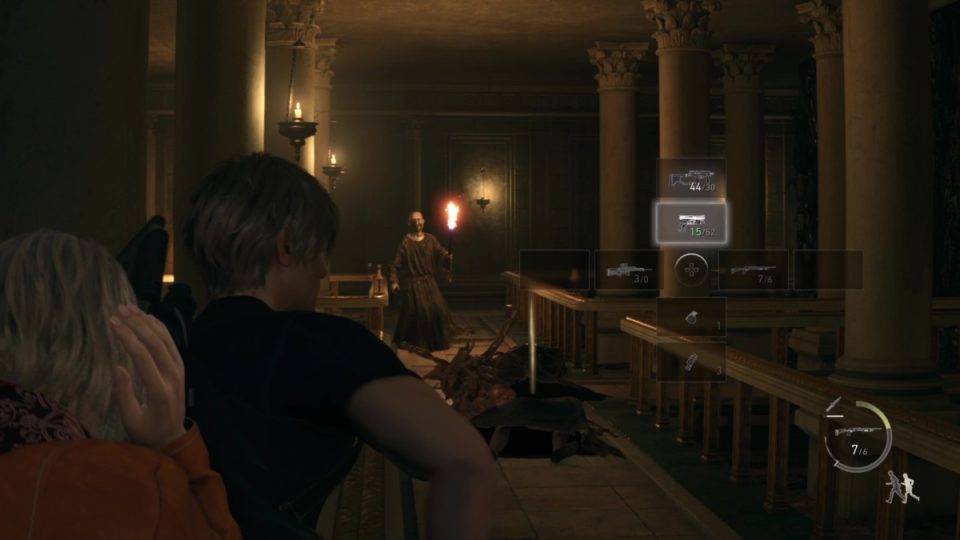Choose the highlighted handgun slot showing 15/52
Screen dimensions: 960x540
click(691, 223)
